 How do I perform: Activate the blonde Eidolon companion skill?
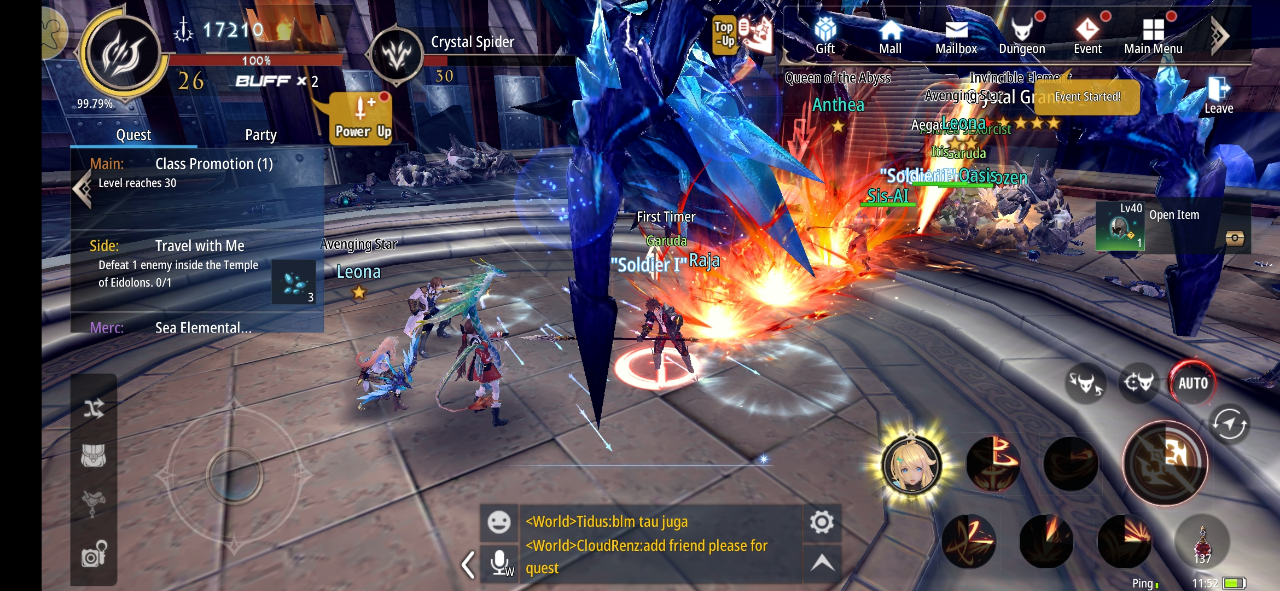pos(912,465)
